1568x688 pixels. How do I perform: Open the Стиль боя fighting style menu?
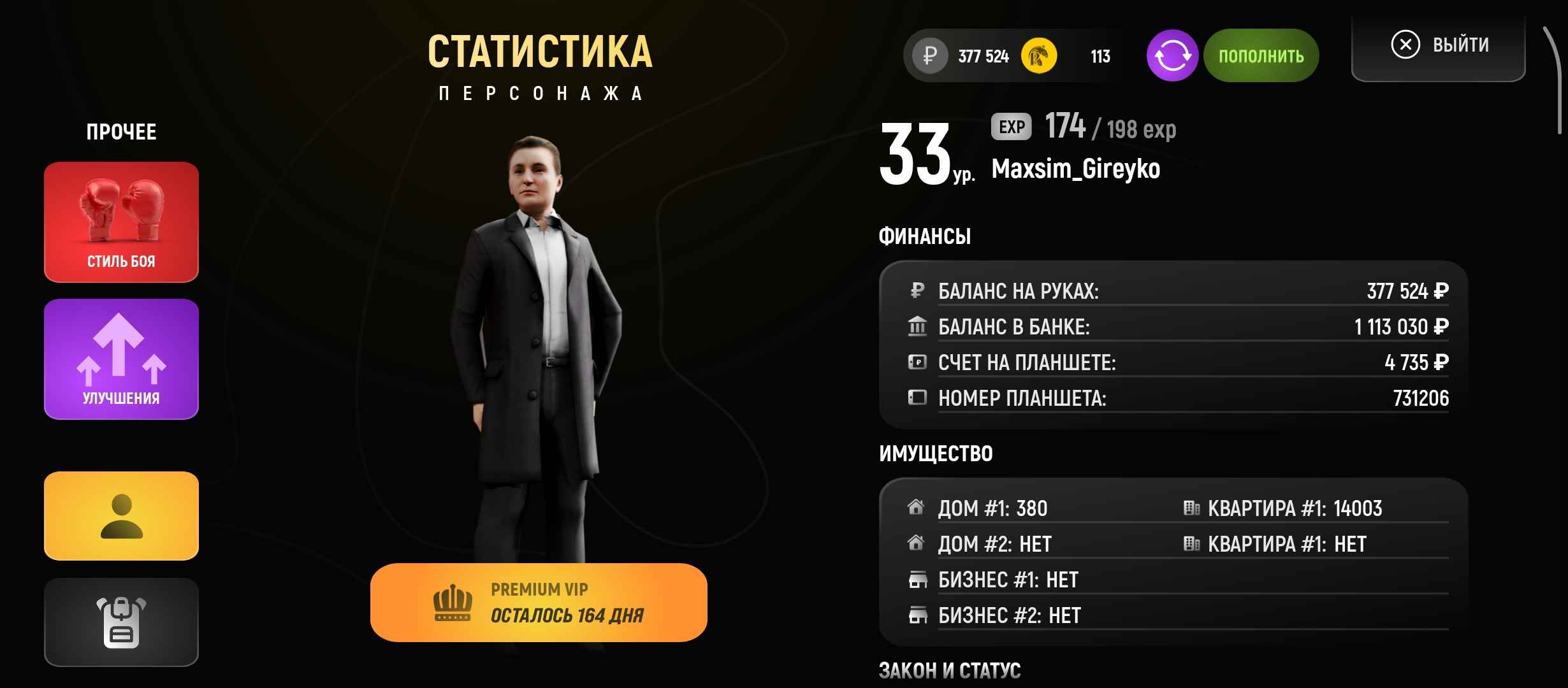tap(121, 222)
